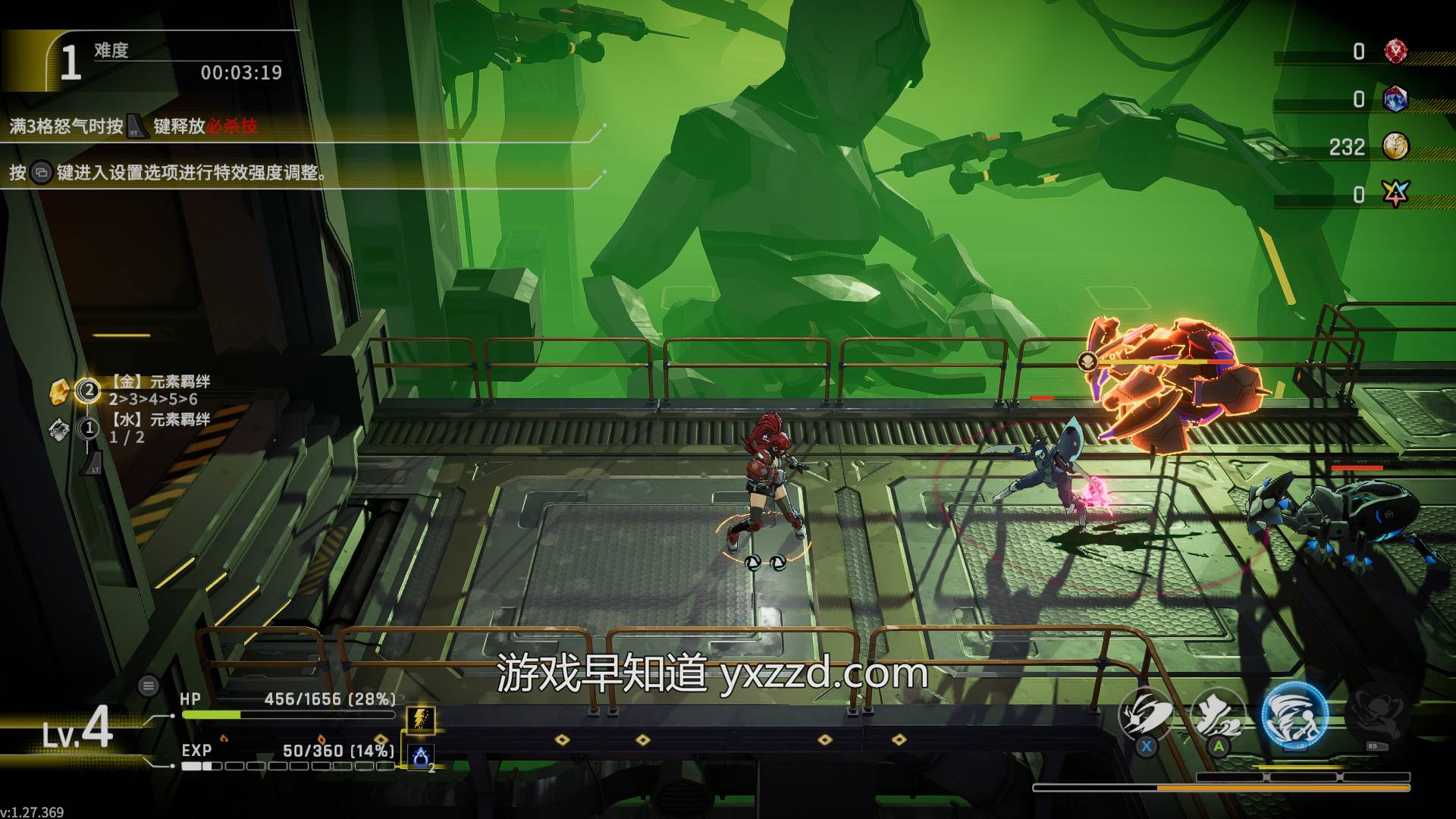
Task: Click the blue and red cube currency icon
Action: click(1395, 99)
